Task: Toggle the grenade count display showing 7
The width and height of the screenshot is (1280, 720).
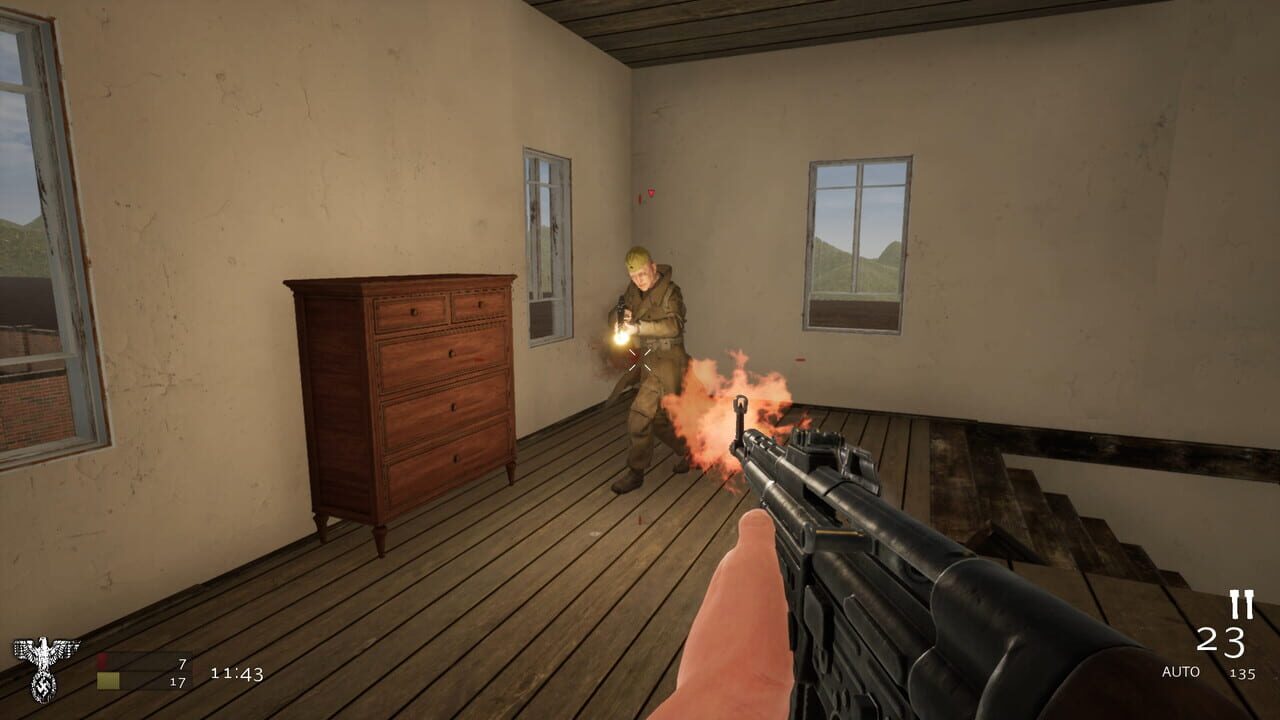Action: click(x=182, y=664)
